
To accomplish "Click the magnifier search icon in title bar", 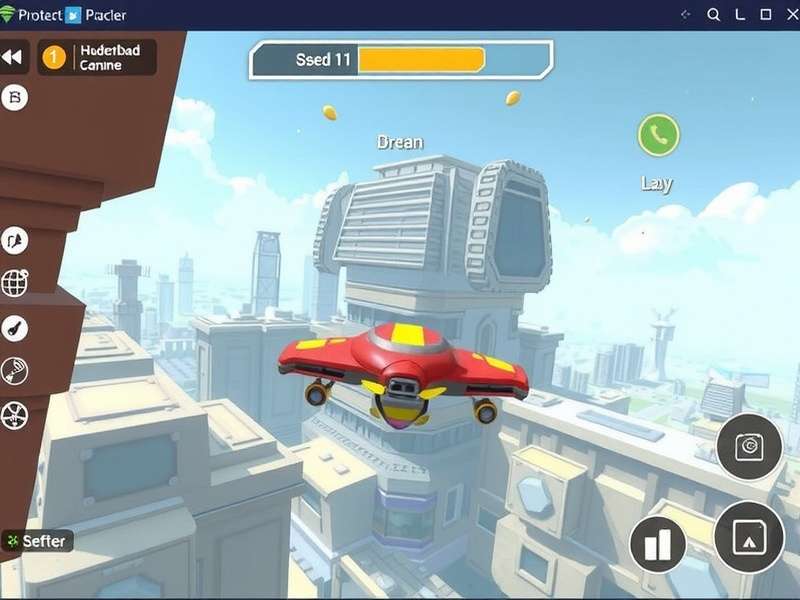I will pos(714,15).
